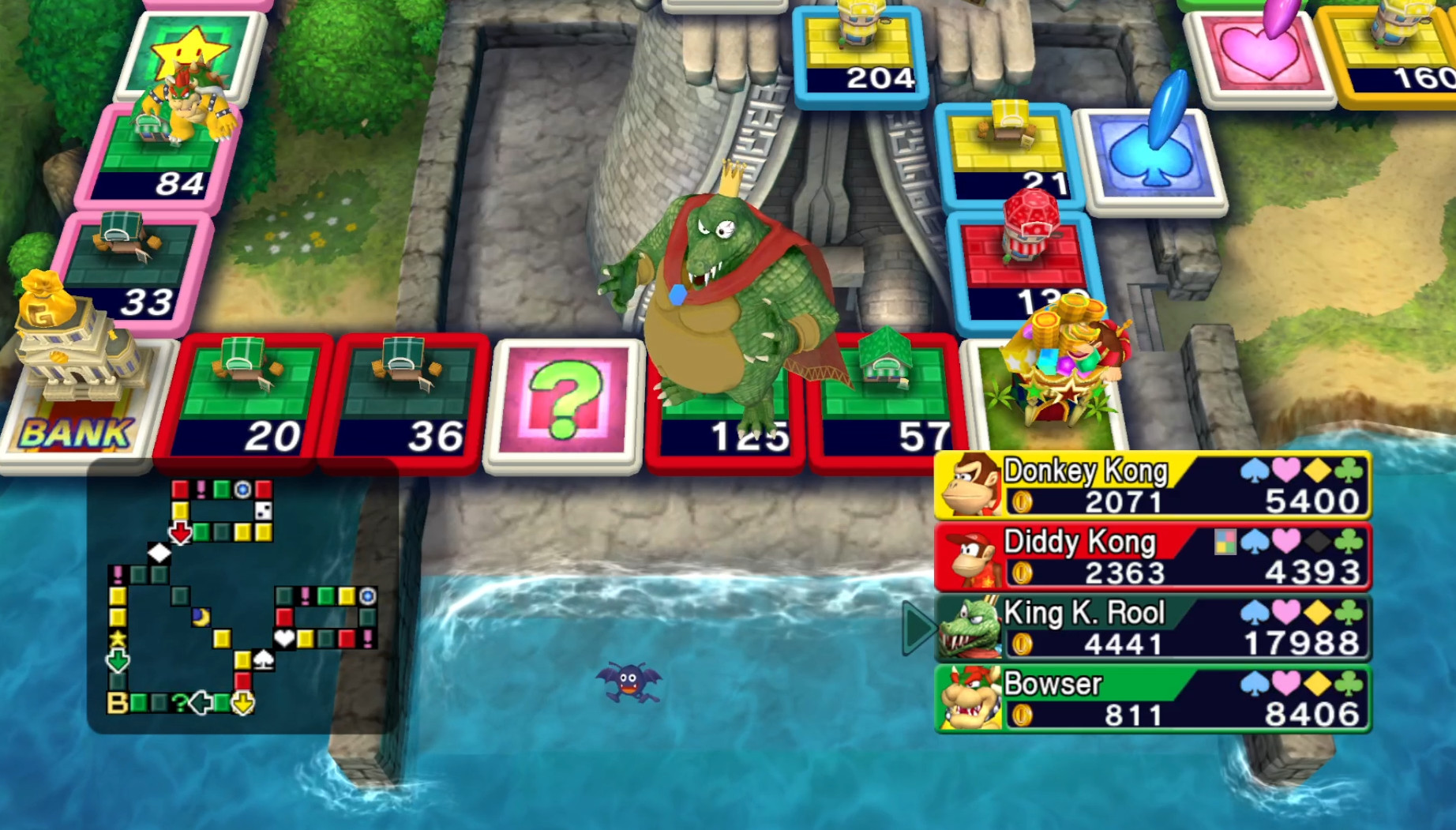Select the pink question mark event space
The height and width of the screenshot is (830, 1456).
[x=565, y=400]
